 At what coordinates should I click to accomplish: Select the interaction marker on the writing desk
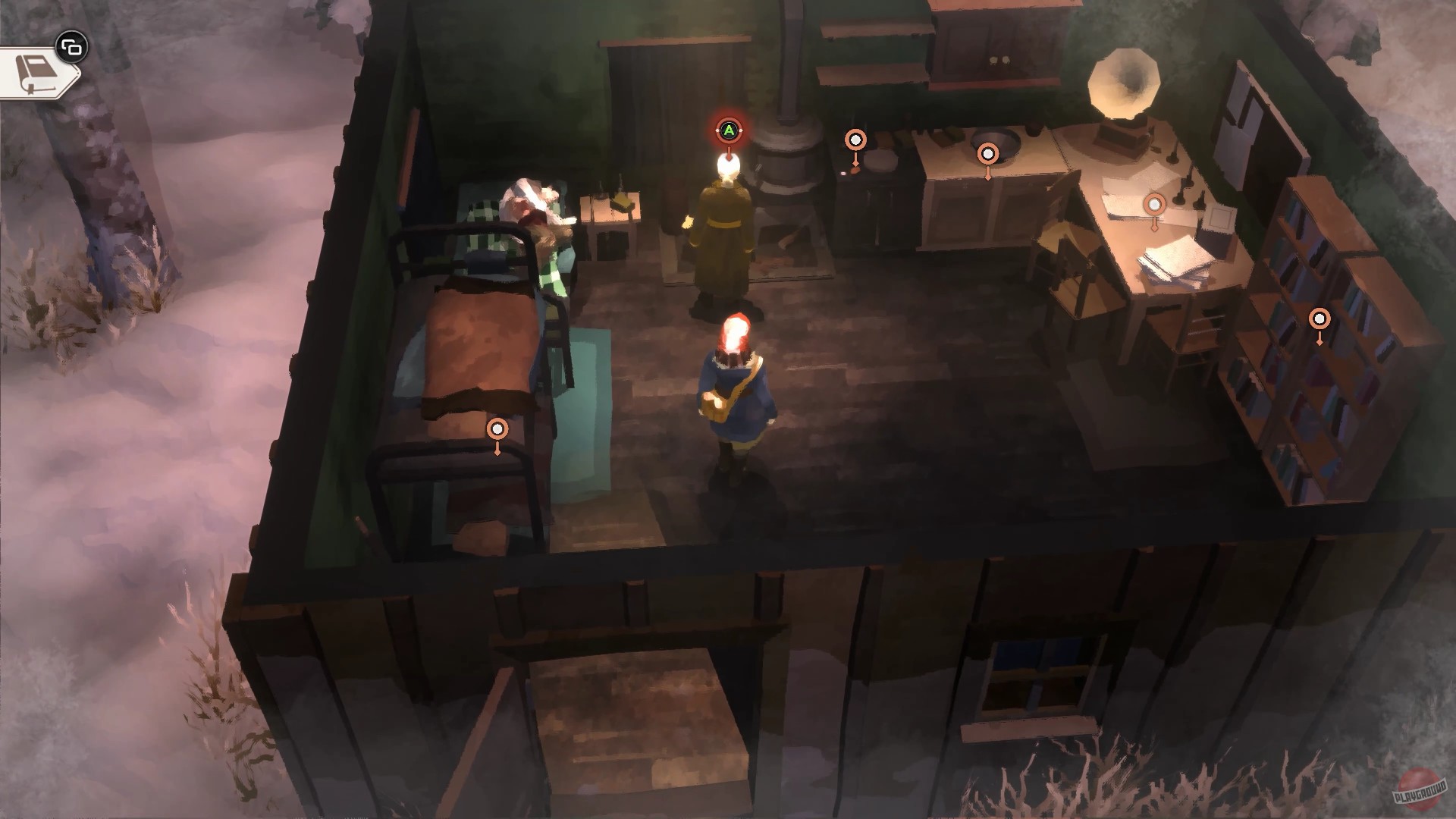[x=1154, y=203]
